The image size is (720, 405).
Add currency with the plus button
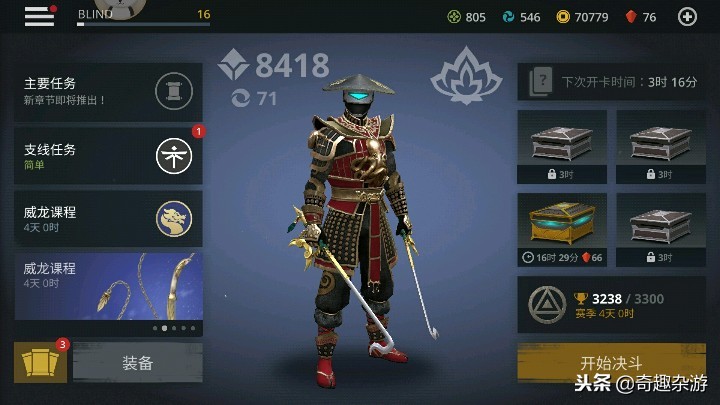[x=687, y=16]
